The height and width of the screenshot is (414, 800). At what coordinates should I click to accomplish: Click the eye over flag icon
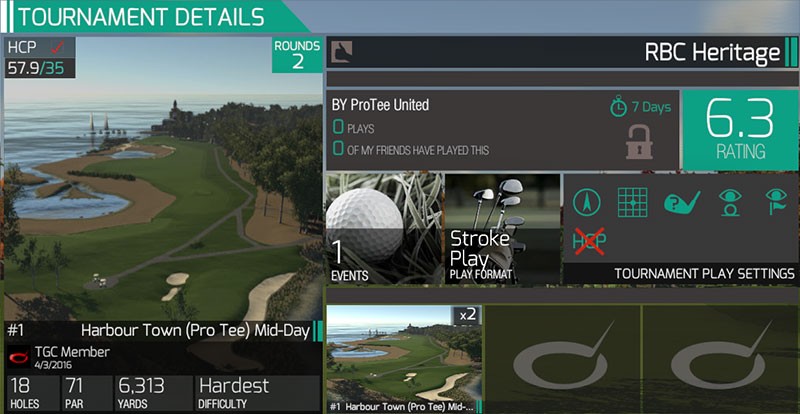pos(777,203)
